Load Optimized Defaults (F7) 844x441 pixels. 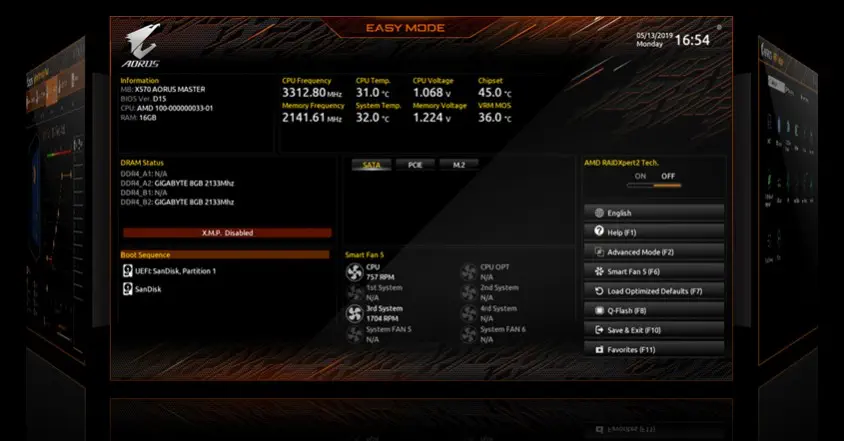click(653, 291)
